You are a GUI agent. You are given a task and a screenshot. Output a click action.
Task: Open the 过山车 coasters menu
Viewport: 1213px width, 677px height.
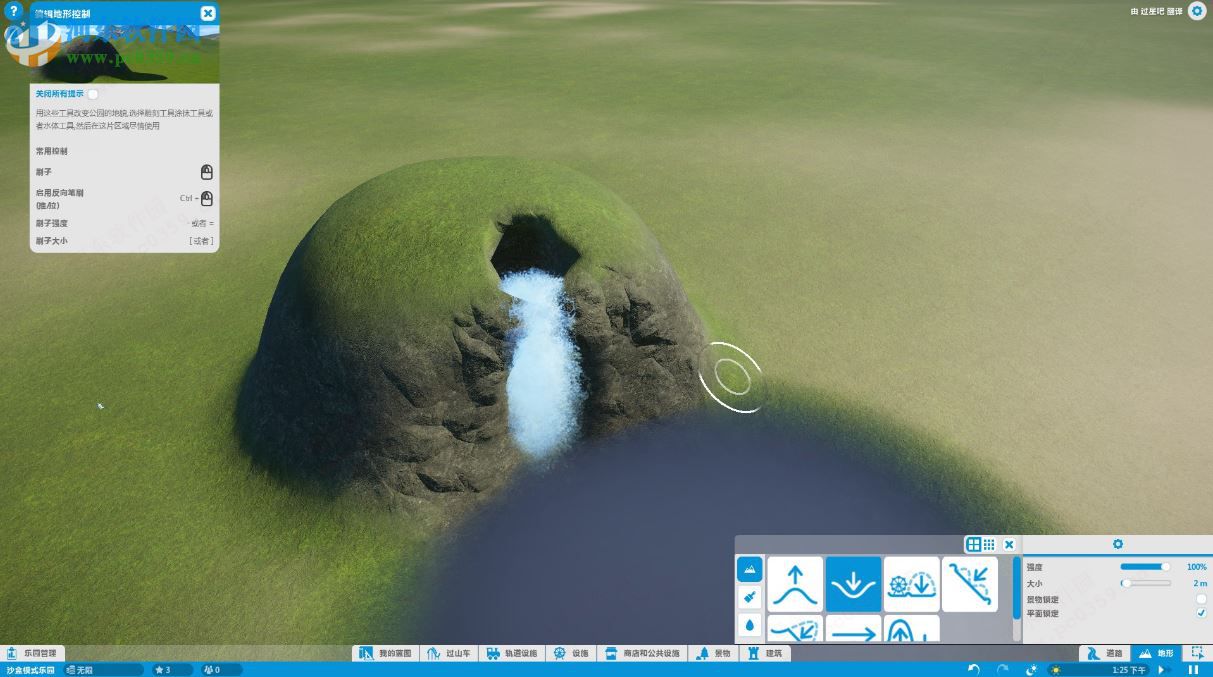(x=448, y=653)
